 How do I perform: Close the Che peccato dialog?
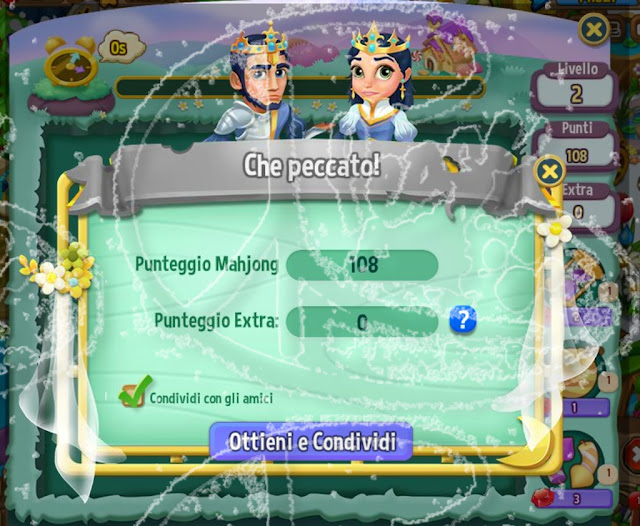click(x=549, y=171)
